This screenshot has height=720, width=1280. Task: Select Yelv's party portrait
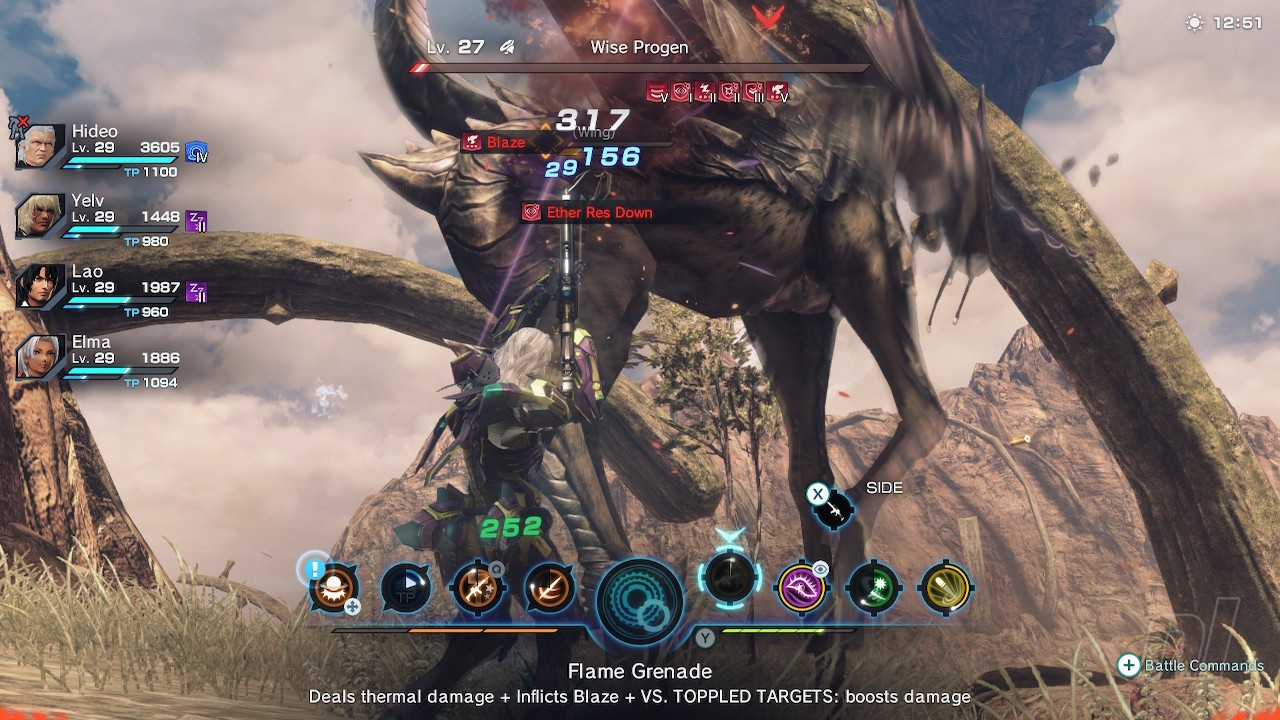pyautogui.click(x=41, y=217)
